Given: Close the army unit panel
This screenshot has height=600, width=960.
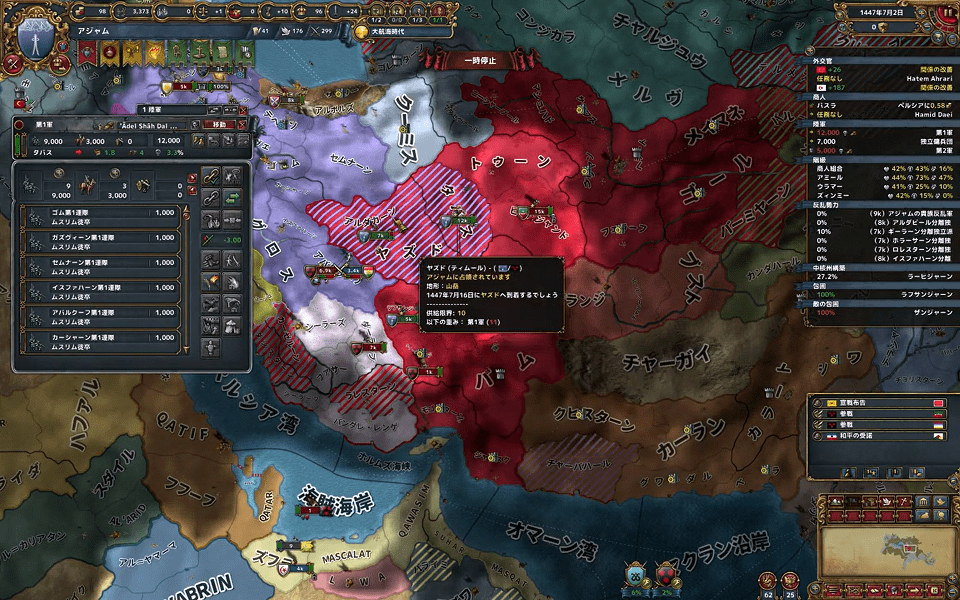Looking at the screenshot, I should [241, 124].
